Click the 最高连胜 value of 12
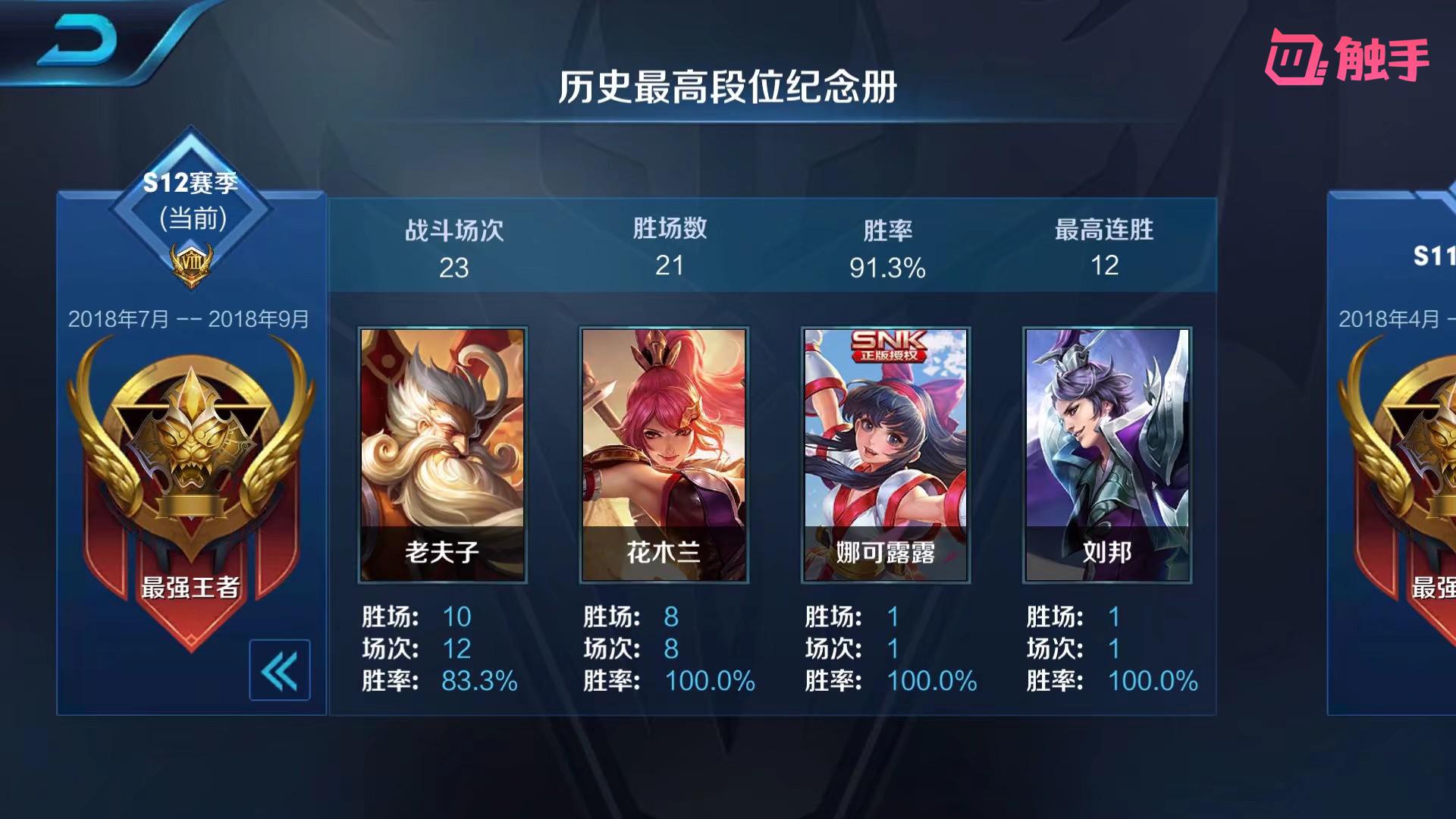 click(x=1106, y=266)
